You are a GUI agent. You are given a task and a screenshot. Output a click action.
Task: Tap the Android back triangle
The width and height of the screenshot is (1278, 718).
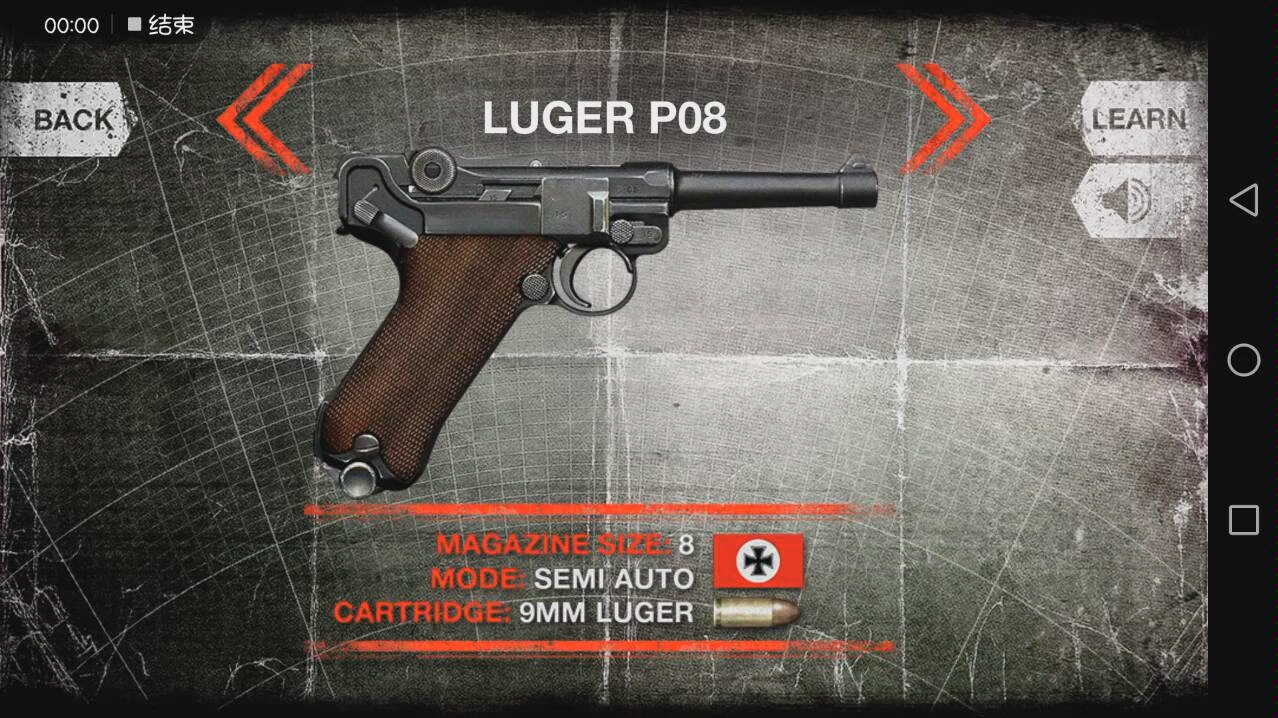click(x=1243, y=200)
